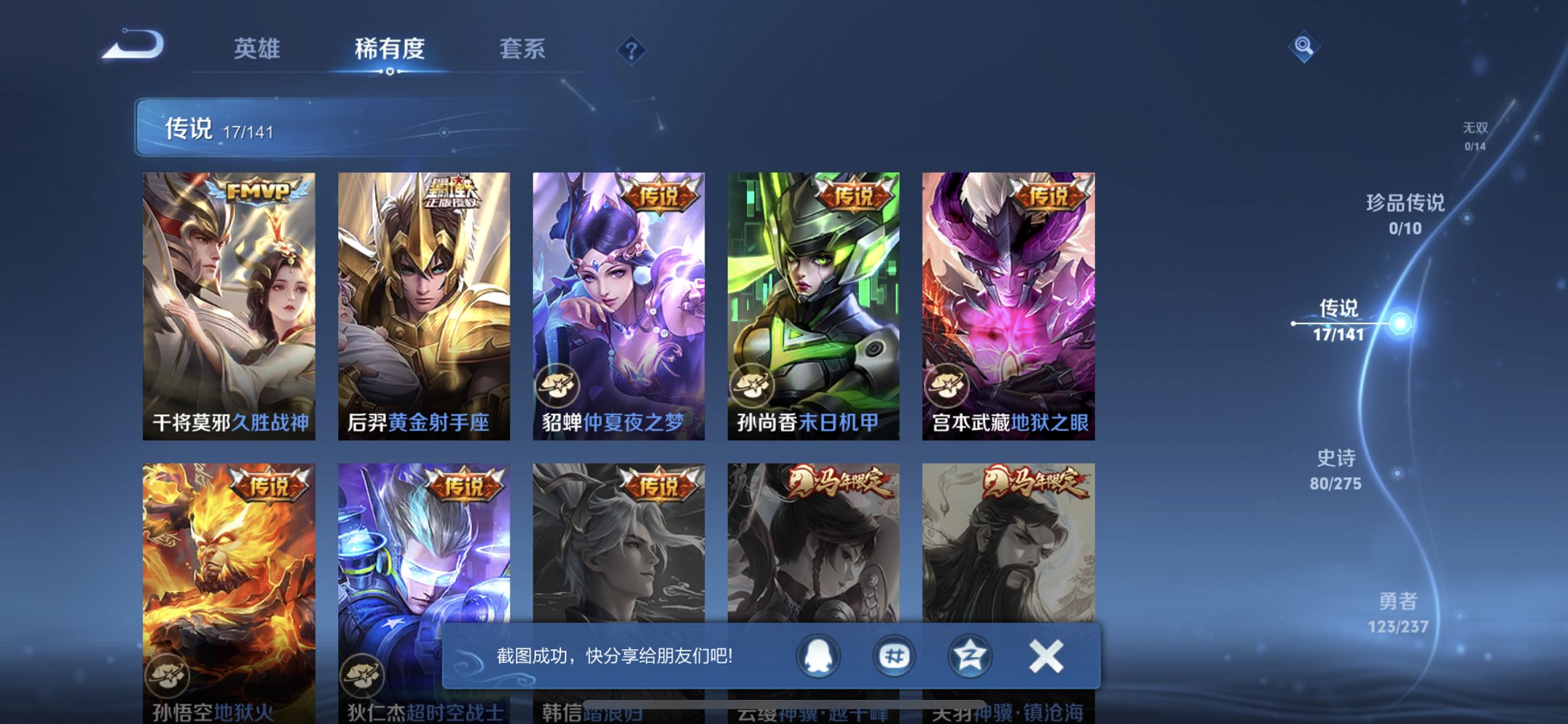Screen dimensions: 1568x724
Task: Share to QQ空间 using the Z icon
Action: coord(969,656)
